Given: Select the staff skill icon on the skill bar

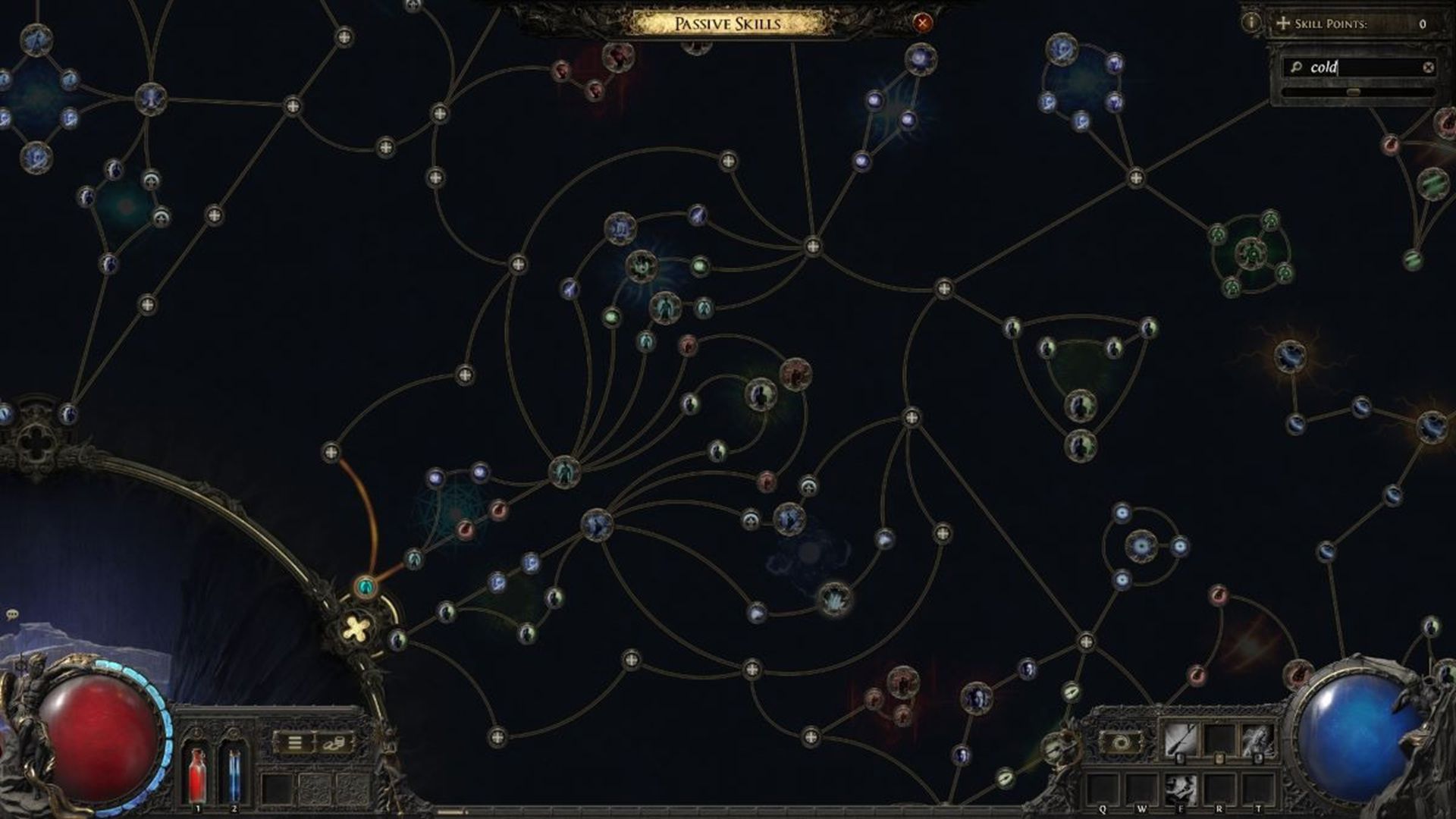Looking at the screenshot, I should [1181, 738].
